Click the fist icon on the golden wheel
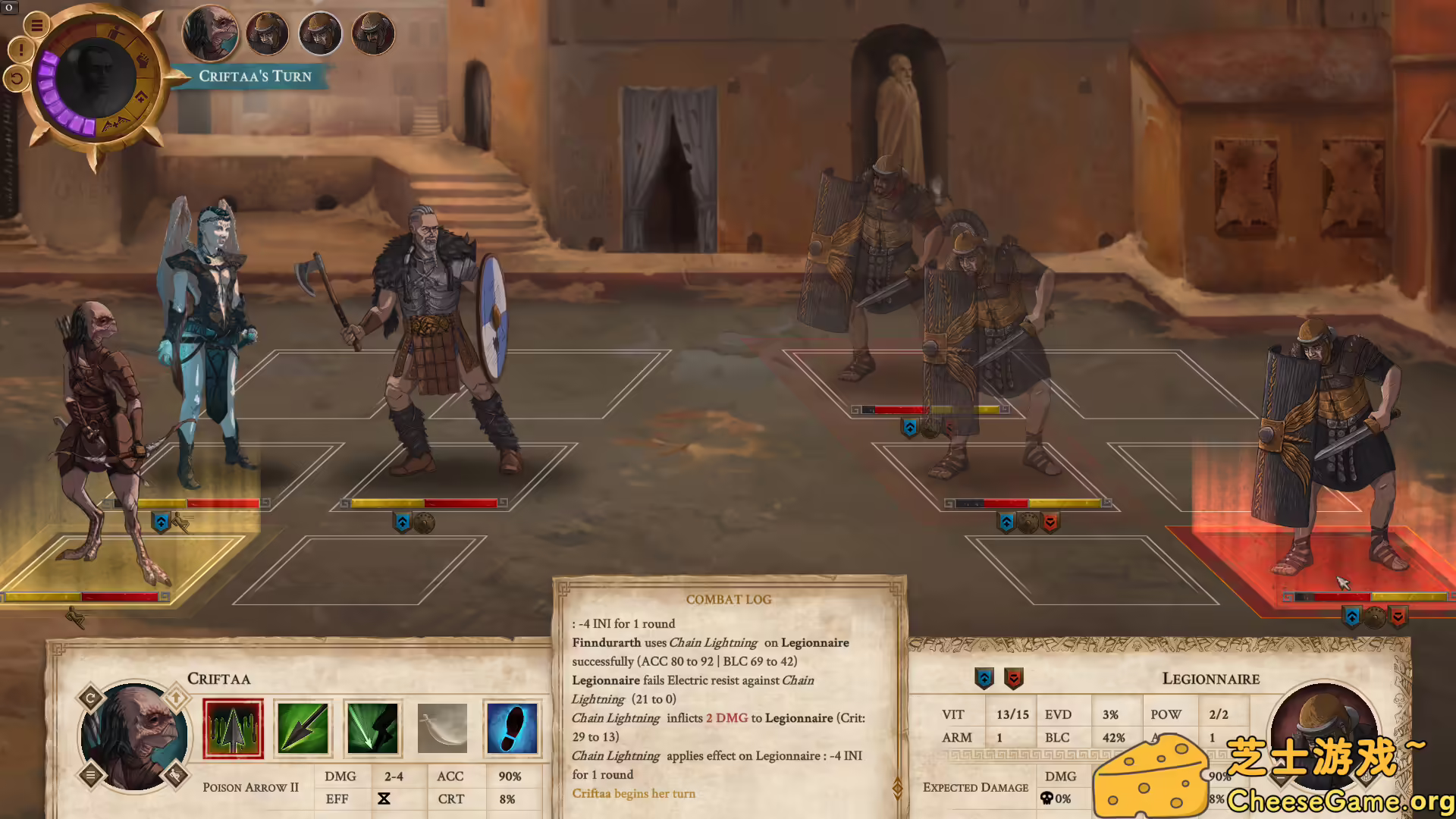 point(143,60)
